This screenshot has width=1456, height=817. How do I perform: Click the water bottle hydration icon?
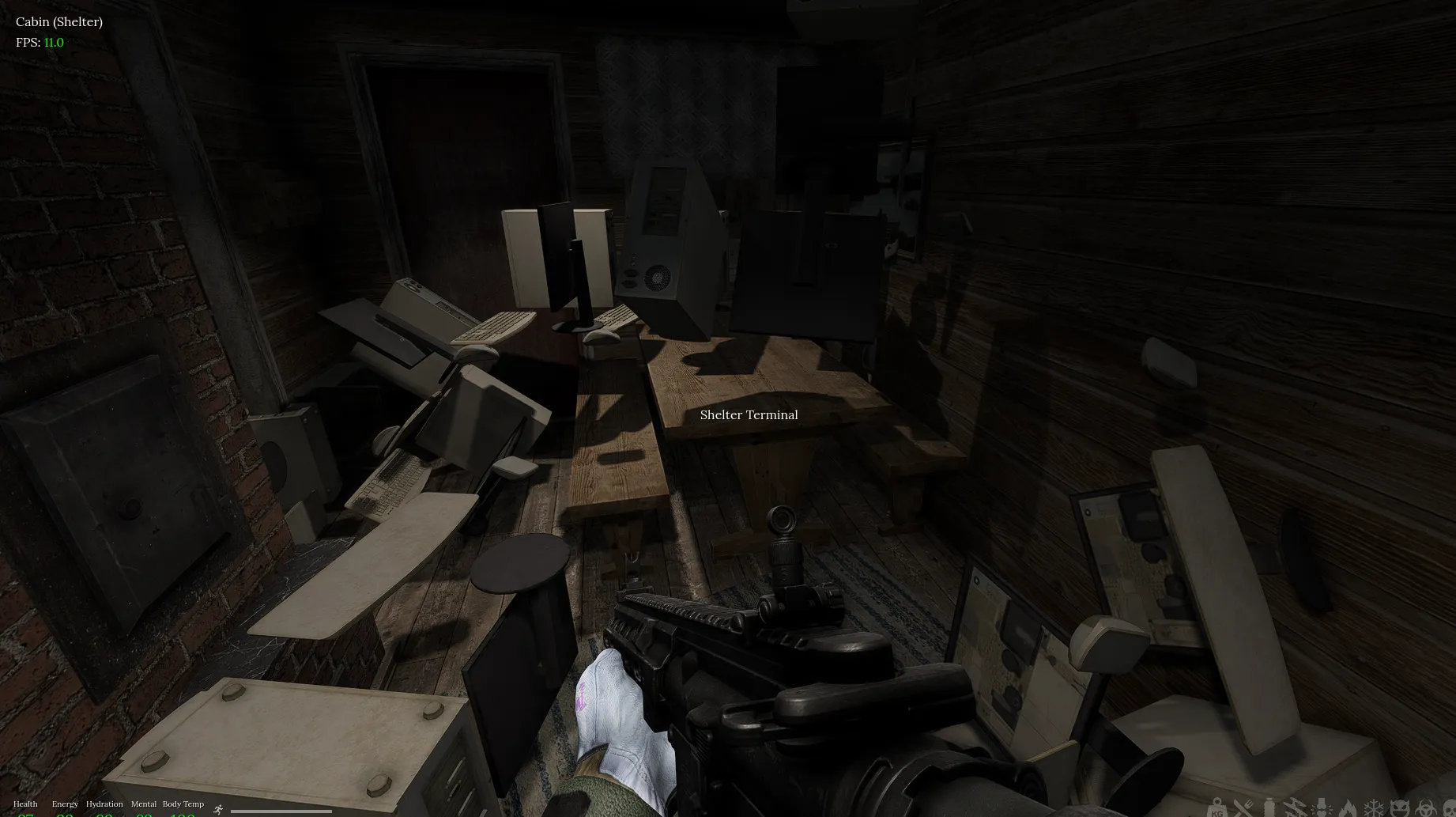(1269, 808)
